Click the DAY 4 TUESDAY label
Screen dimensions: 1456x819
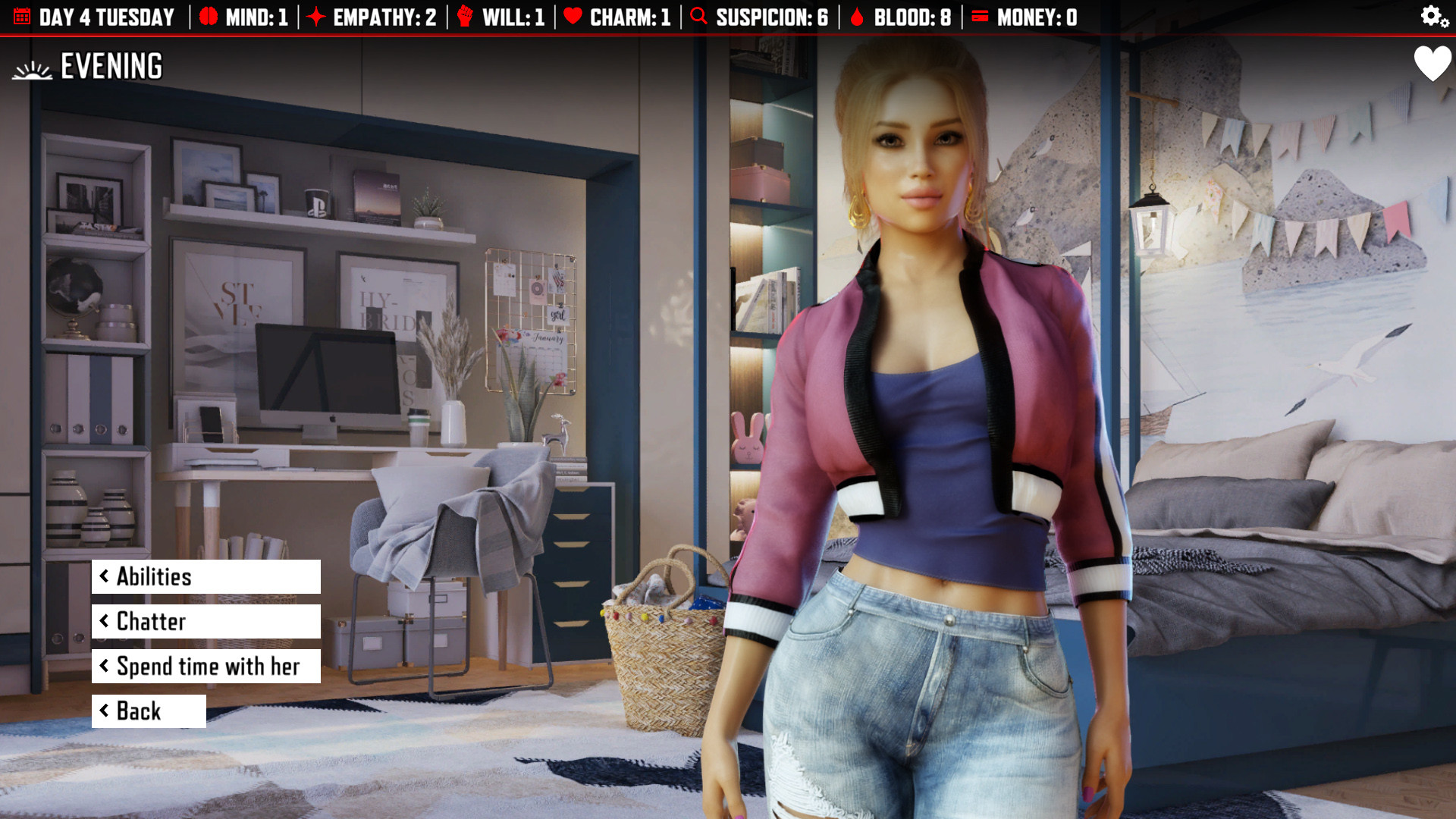[106, 17]
